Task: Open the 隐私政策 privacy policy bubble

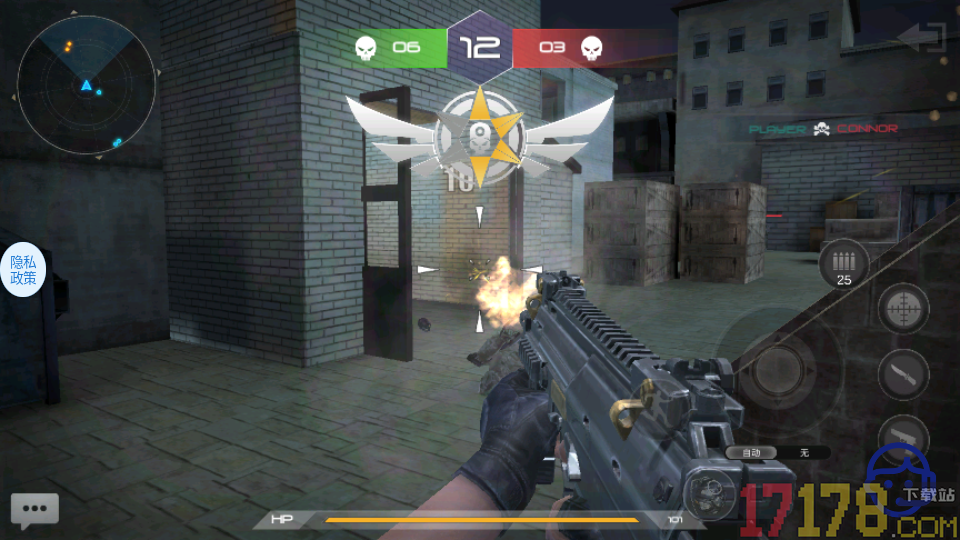Action: tap(23, 270)
